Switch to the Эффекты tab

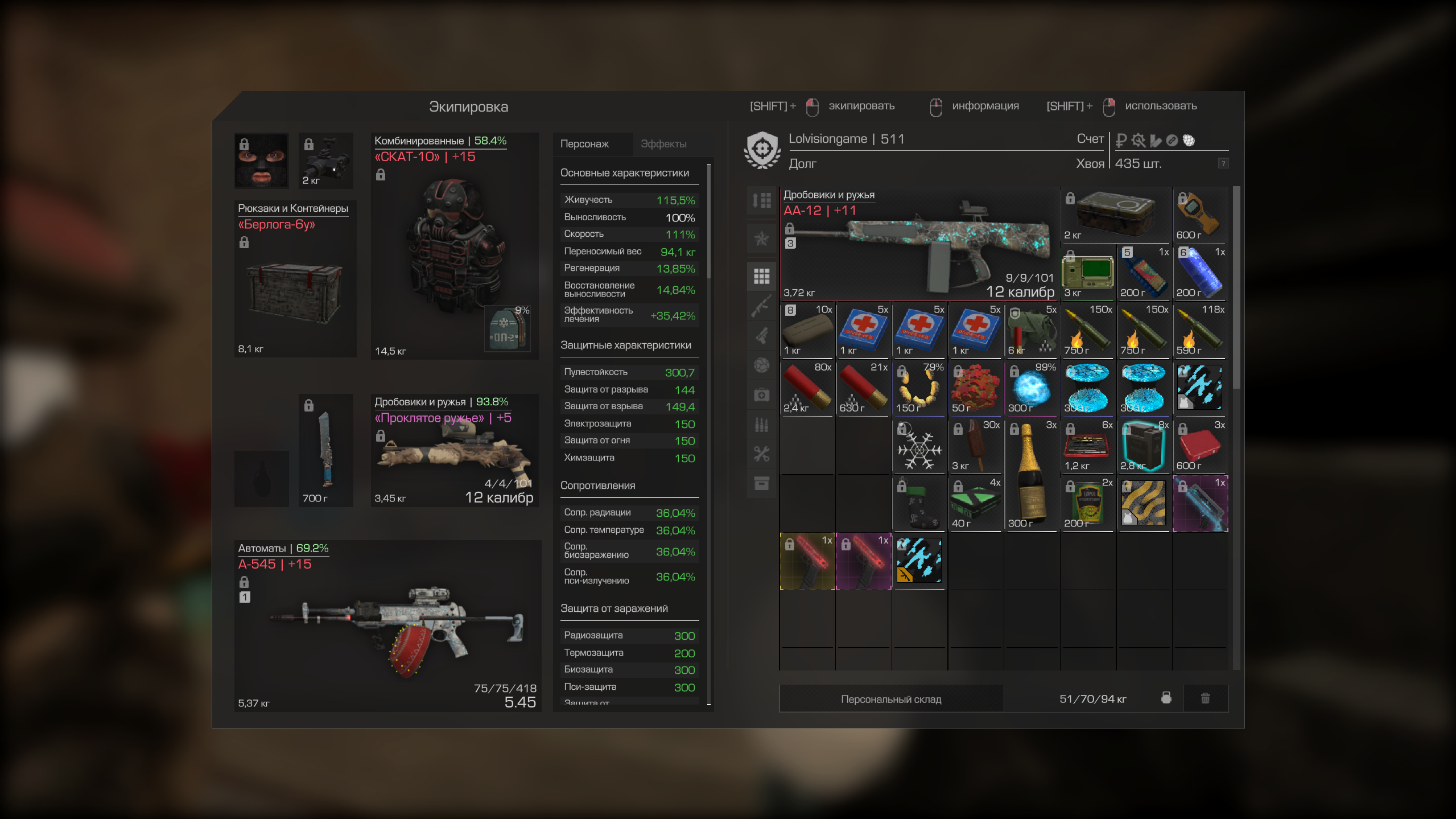pyautogui.click(x=663, y=144)
